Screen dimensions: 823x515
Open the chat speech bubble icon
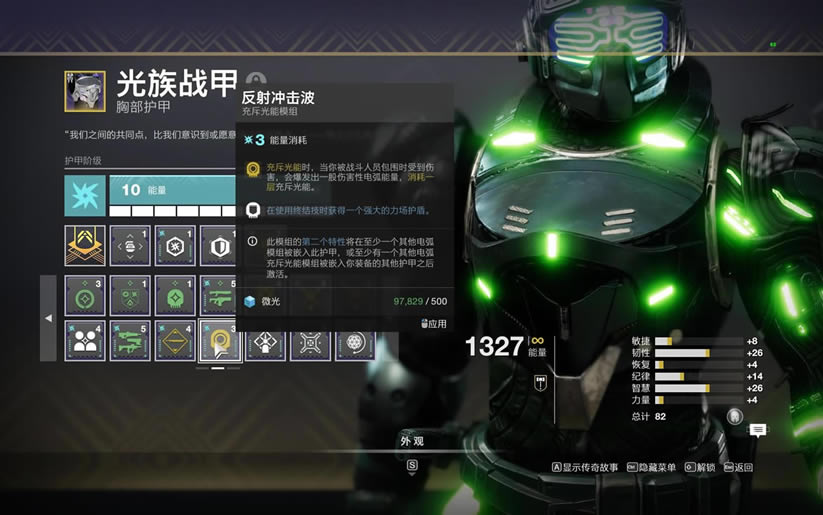pos(758,430)
